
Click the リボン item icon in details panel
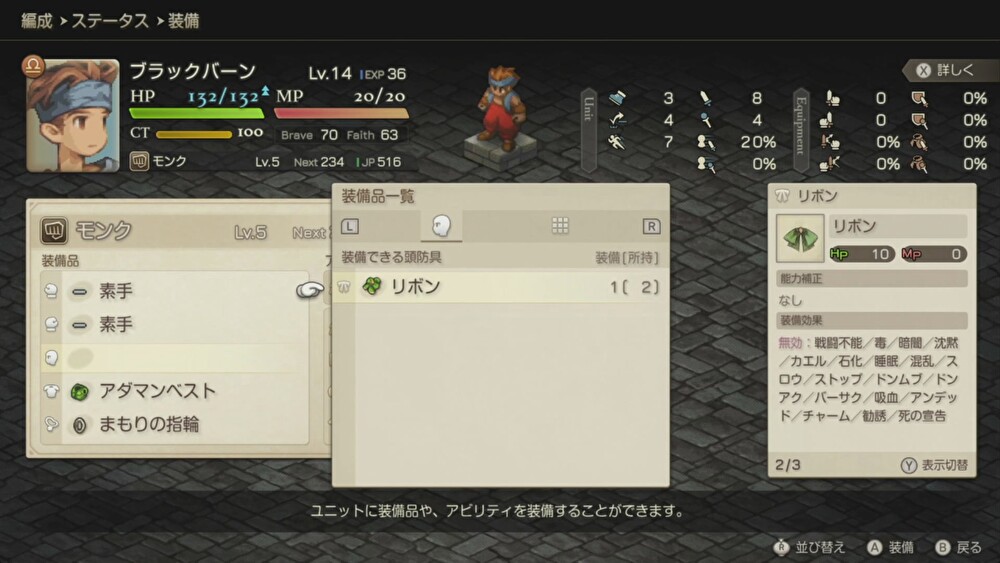click(x=800, y=238)
